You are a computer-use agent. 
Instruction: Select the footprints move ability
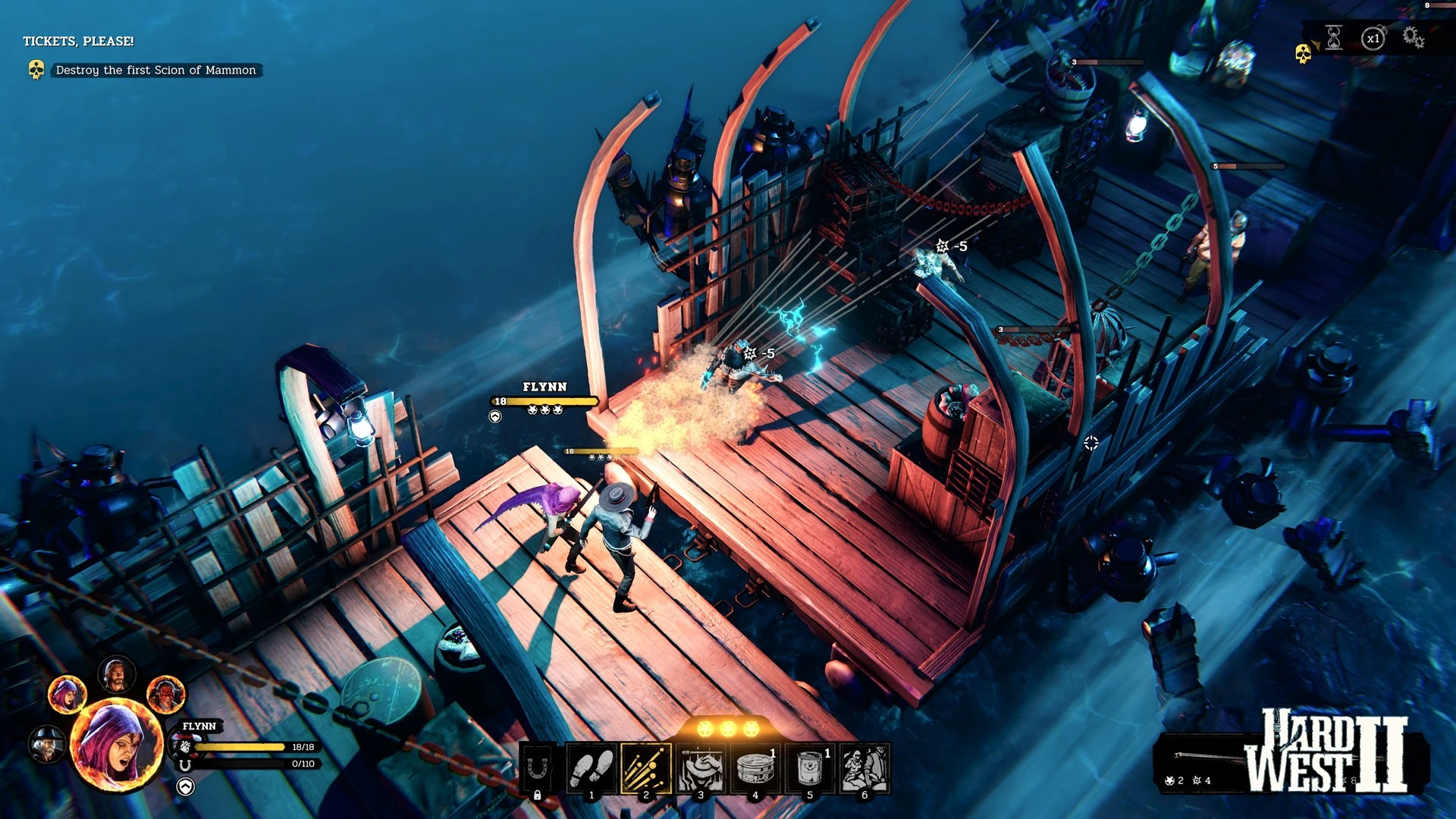[x=591, y=769]
